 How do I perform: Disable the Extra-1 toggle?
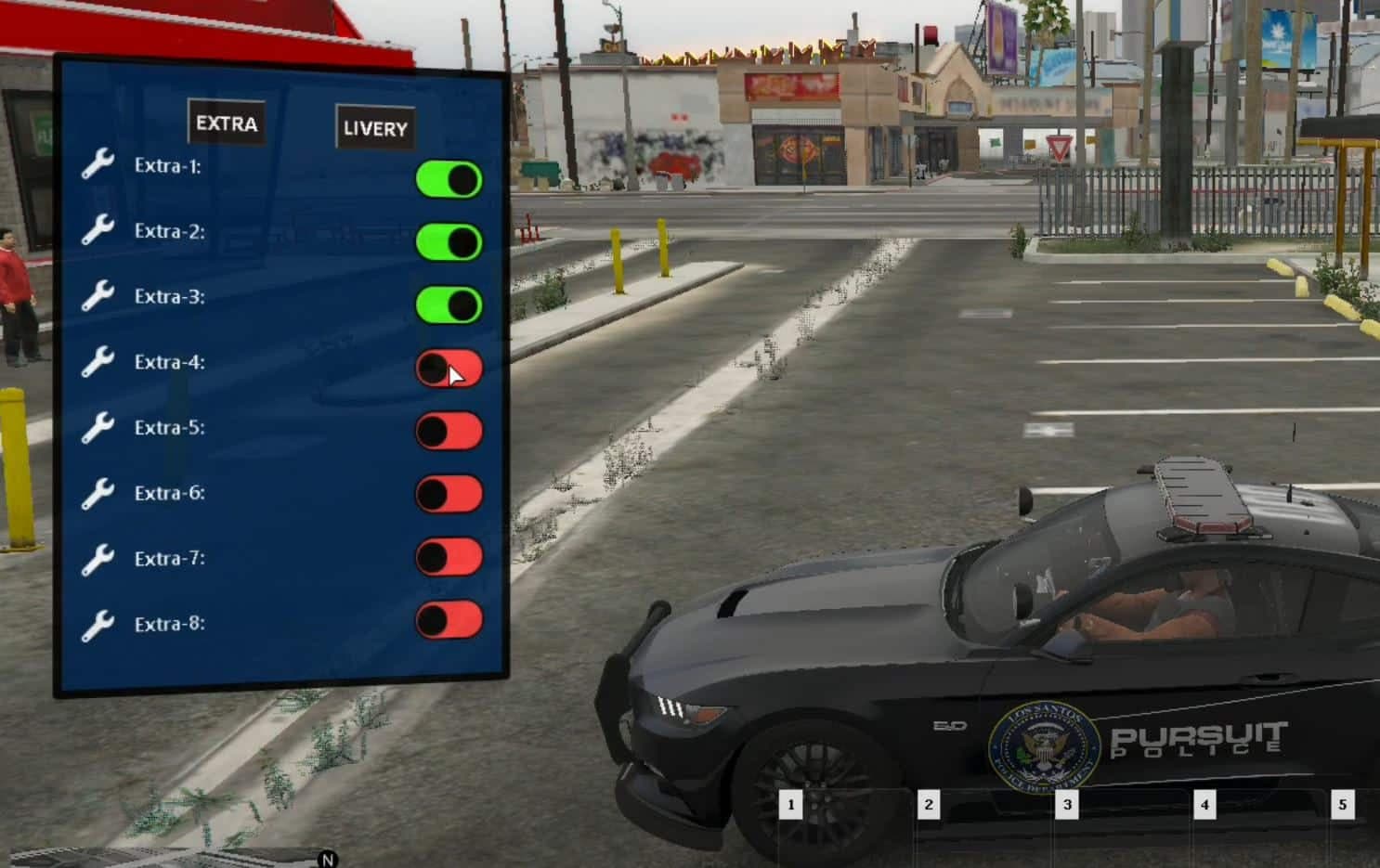[449, 177]
